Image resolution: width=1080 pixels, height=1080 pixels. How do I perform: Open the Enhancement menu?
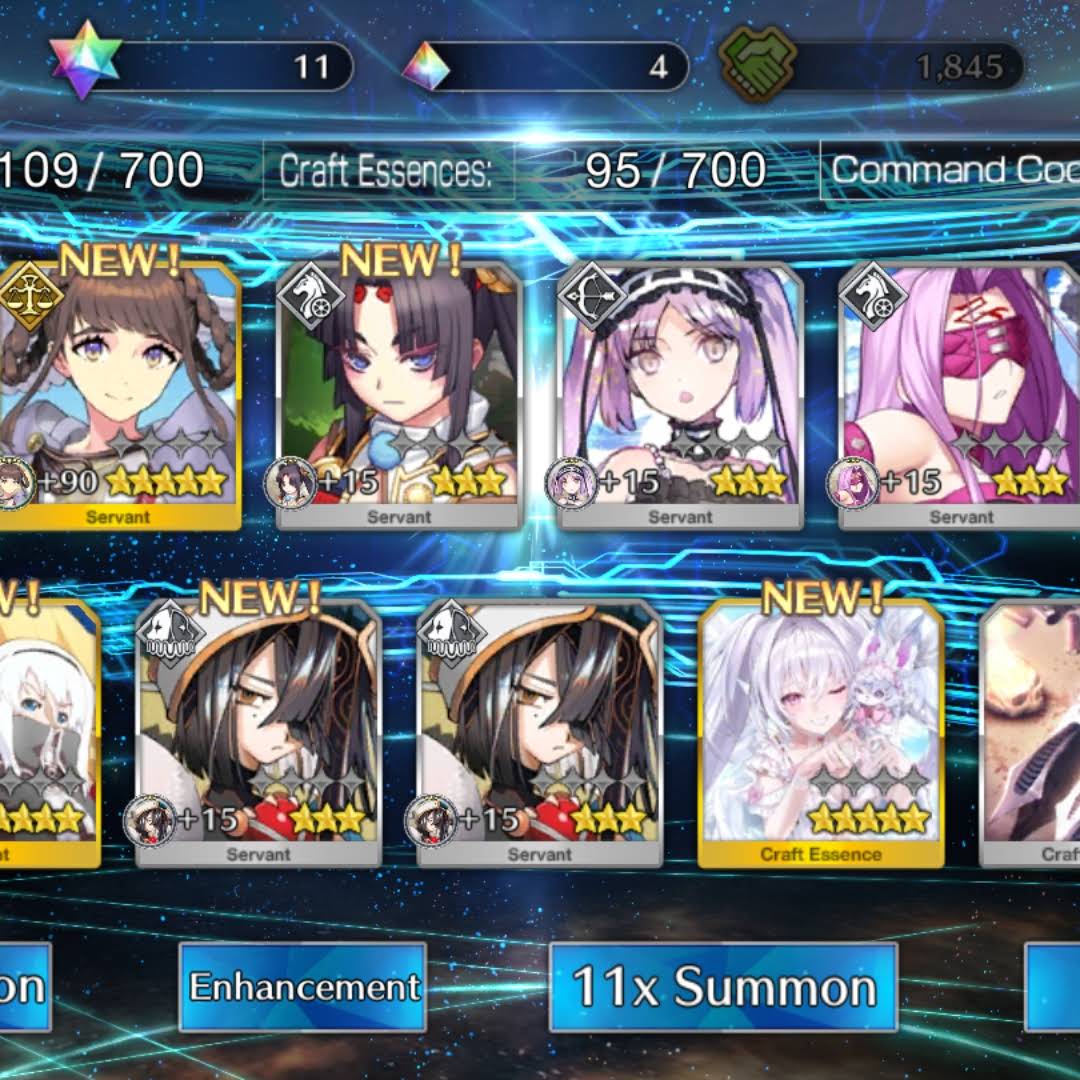(302, 987)
